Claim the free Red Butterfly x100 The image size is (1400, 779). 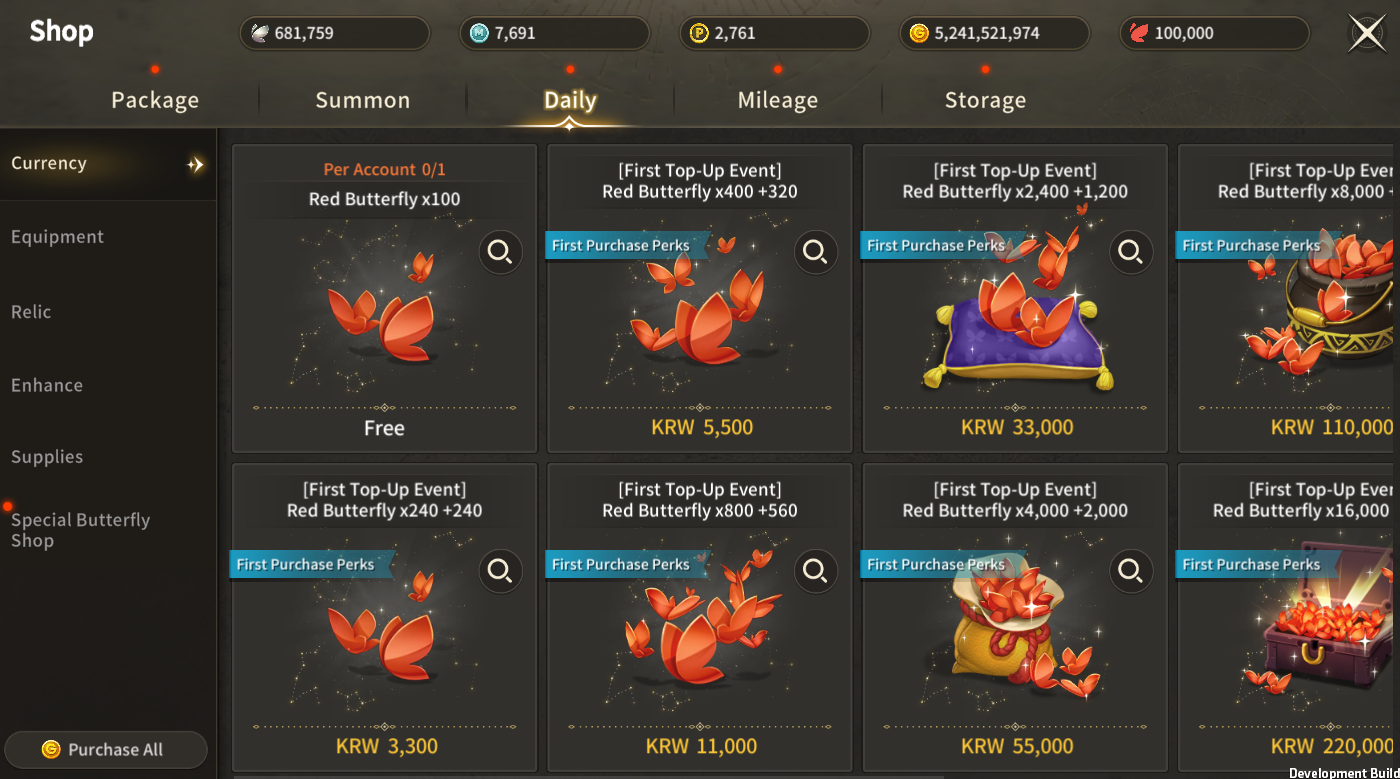384,428
